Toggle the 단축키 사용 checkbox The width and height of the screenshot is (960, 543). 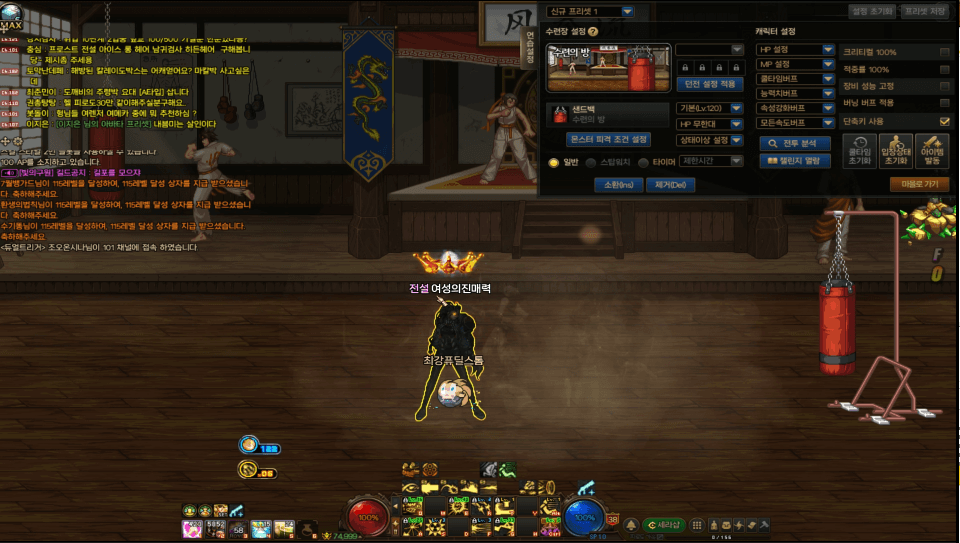pyautogui.click(x=944, y=121)
